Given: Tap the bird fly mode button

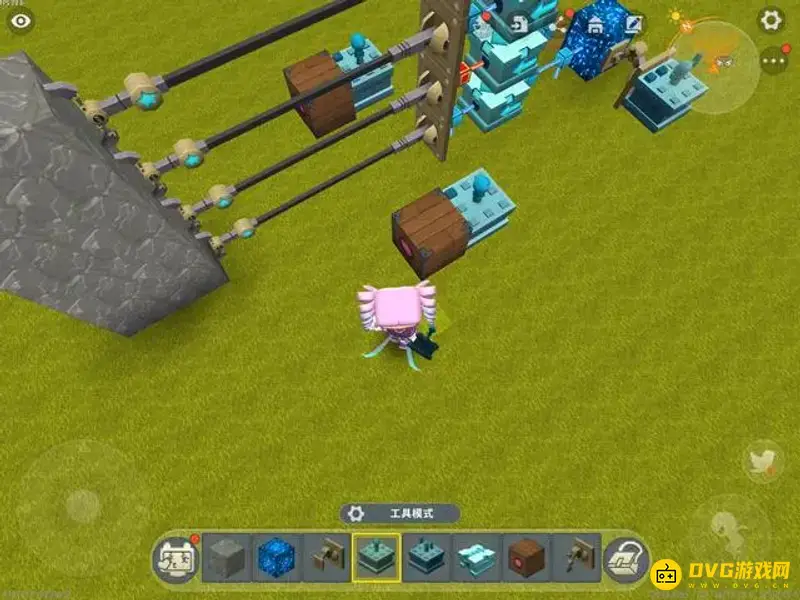Looking at the screenshot, I should (763, 461).
